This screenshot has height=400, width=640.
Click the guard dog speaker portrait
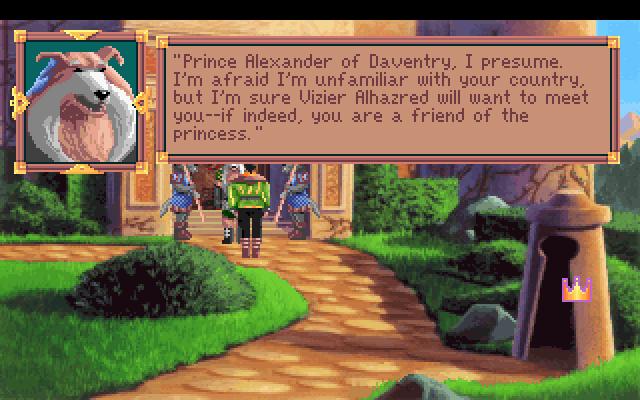[x=82, y=100]
